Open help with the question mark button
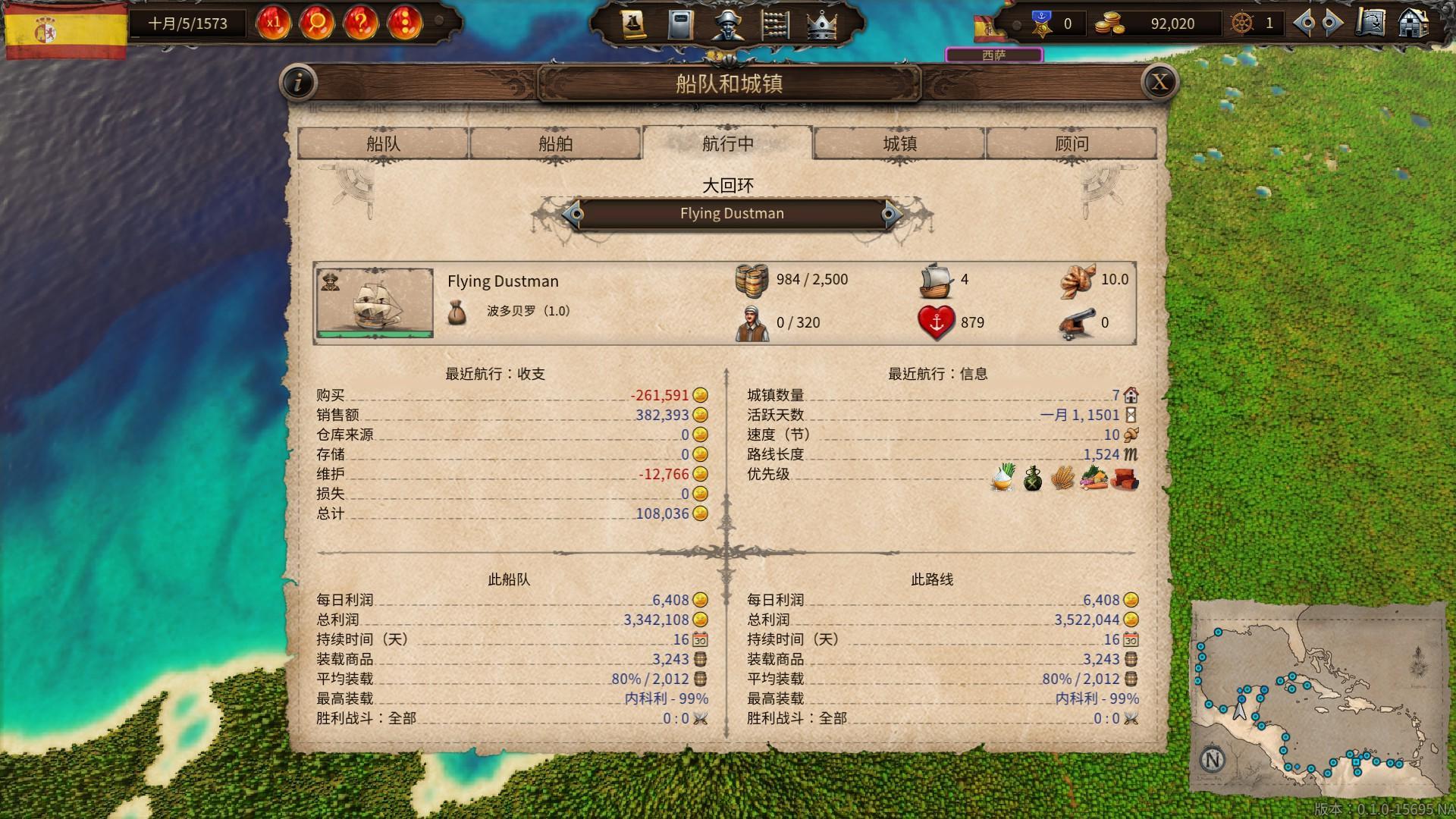Viewport: 1456px width, 819px height. coord(360,24)
